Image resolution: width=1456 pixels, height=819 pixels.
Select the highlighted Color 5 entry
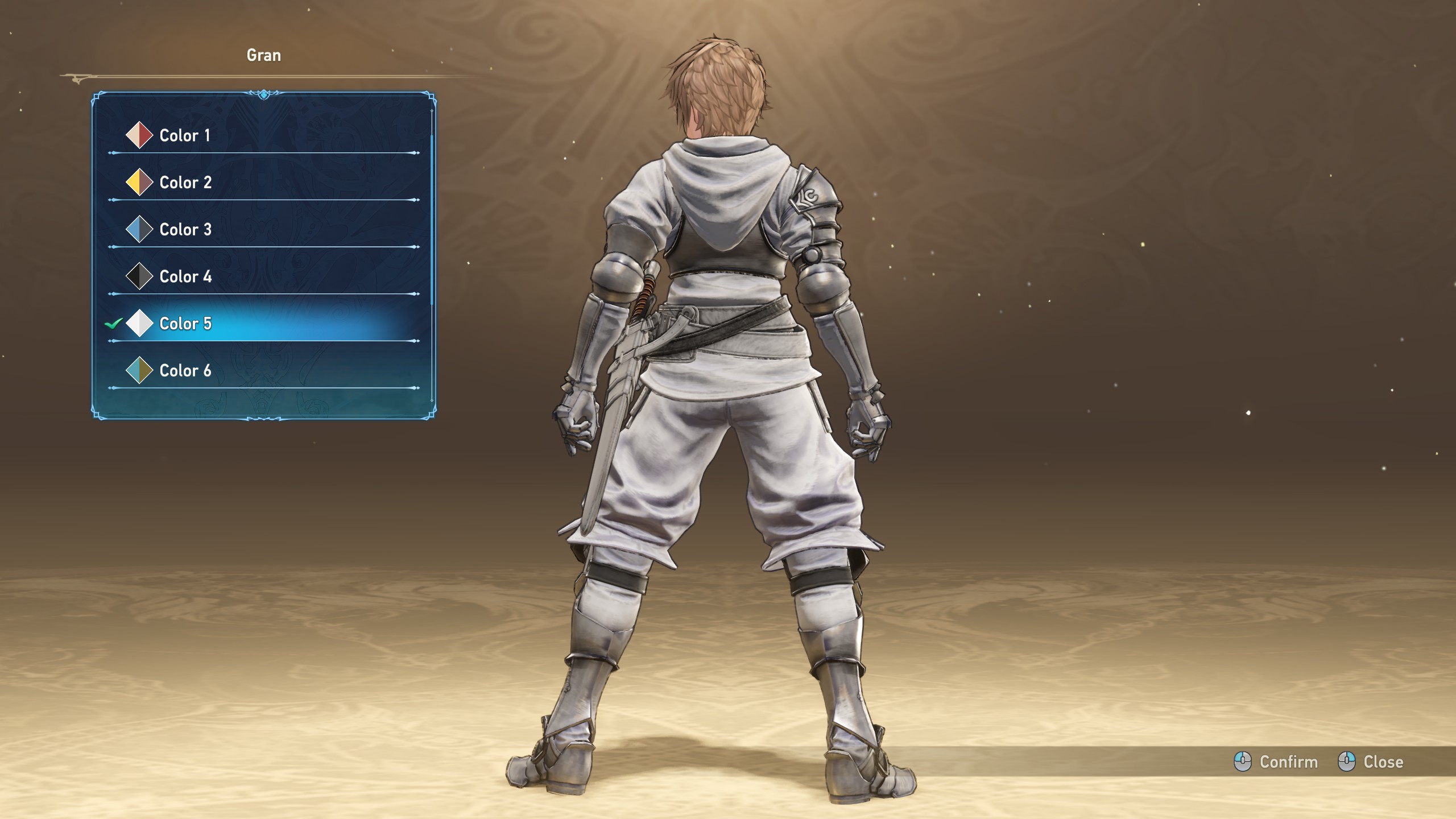coord(185,324)
